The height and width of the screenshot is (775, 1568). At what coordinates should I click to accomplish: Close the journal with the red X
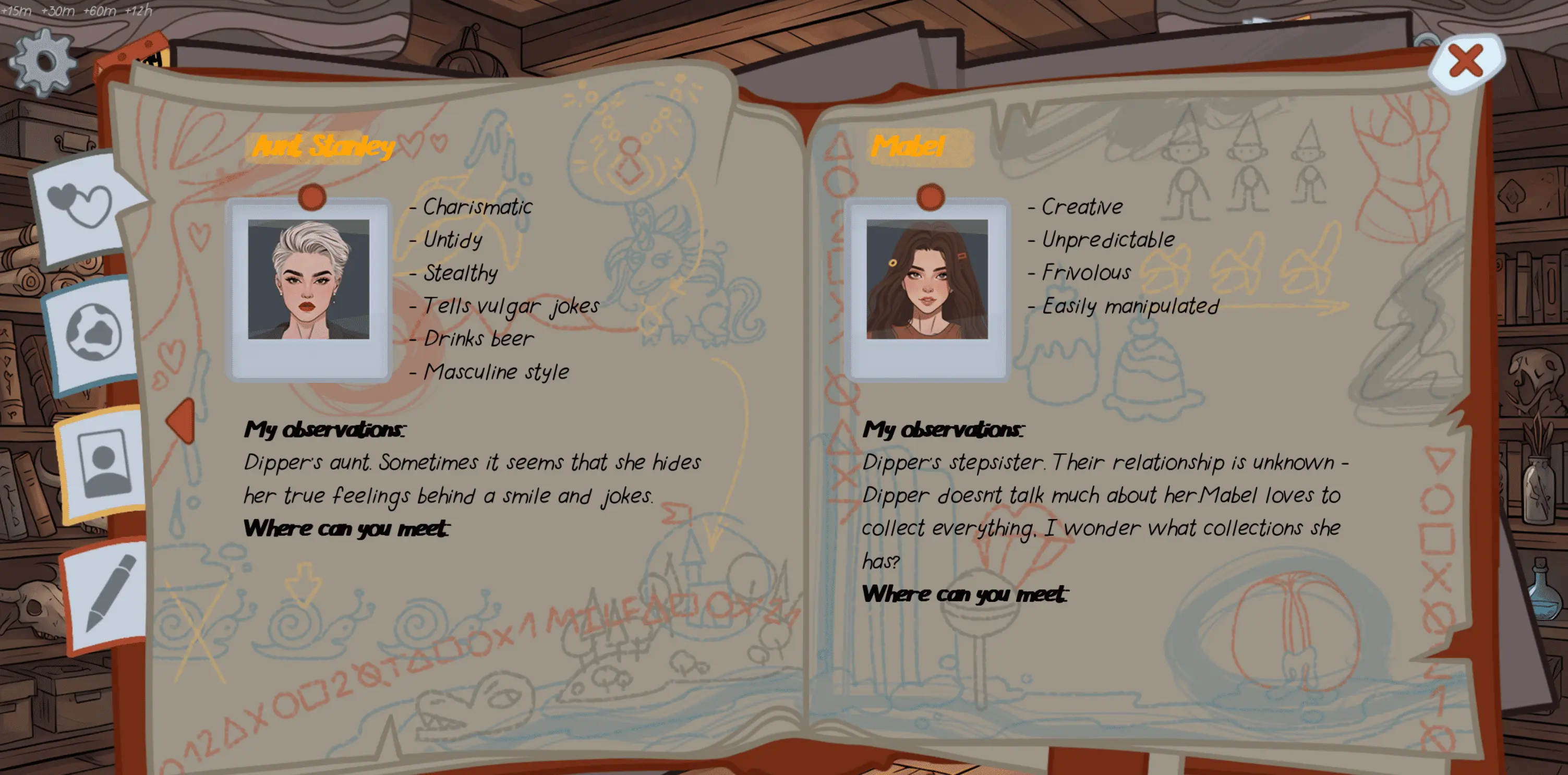point(1466,61)
